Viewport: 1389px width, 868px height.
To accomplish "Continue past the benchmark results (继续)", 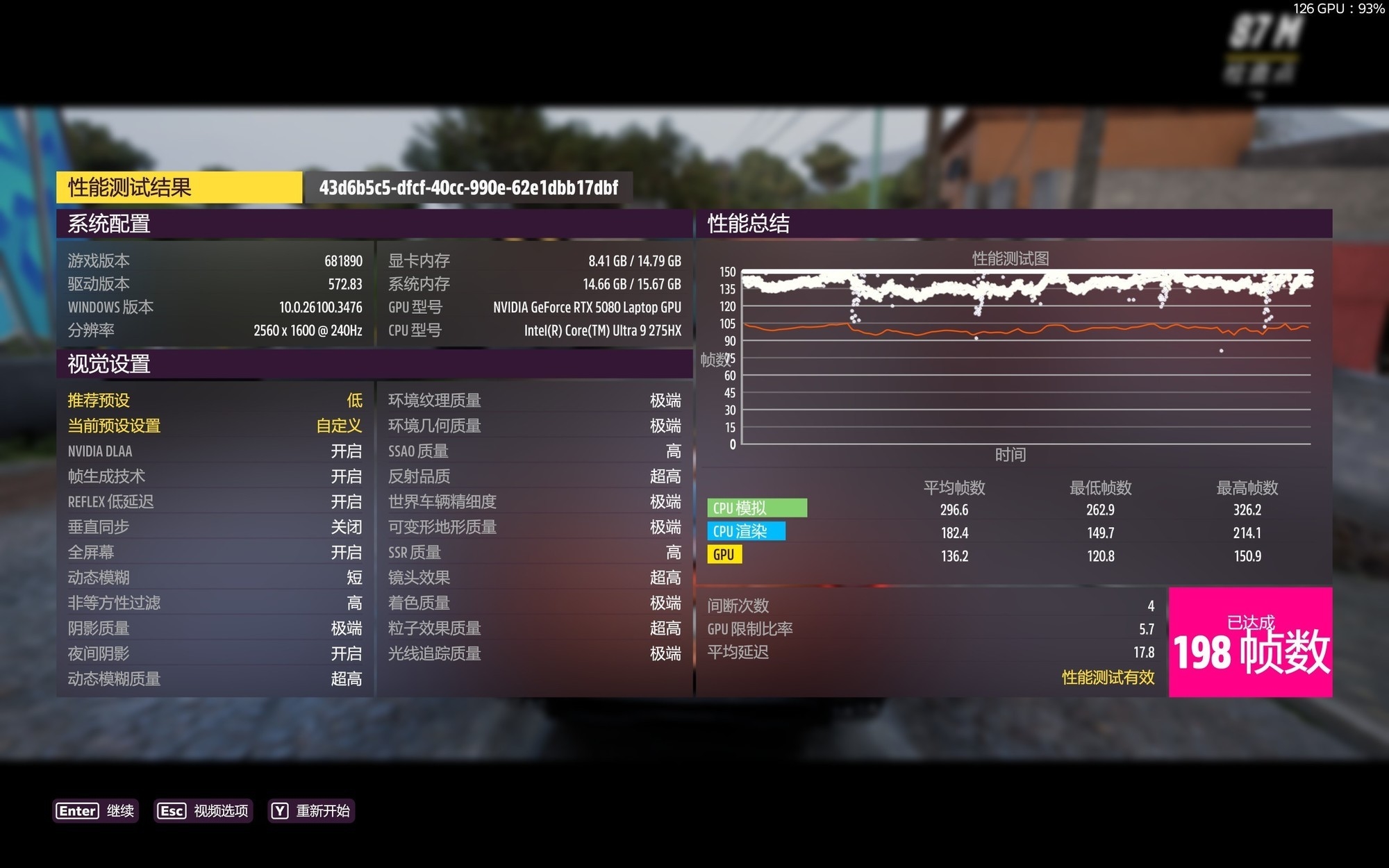I will pyautogui.click(x=96, y=810).
